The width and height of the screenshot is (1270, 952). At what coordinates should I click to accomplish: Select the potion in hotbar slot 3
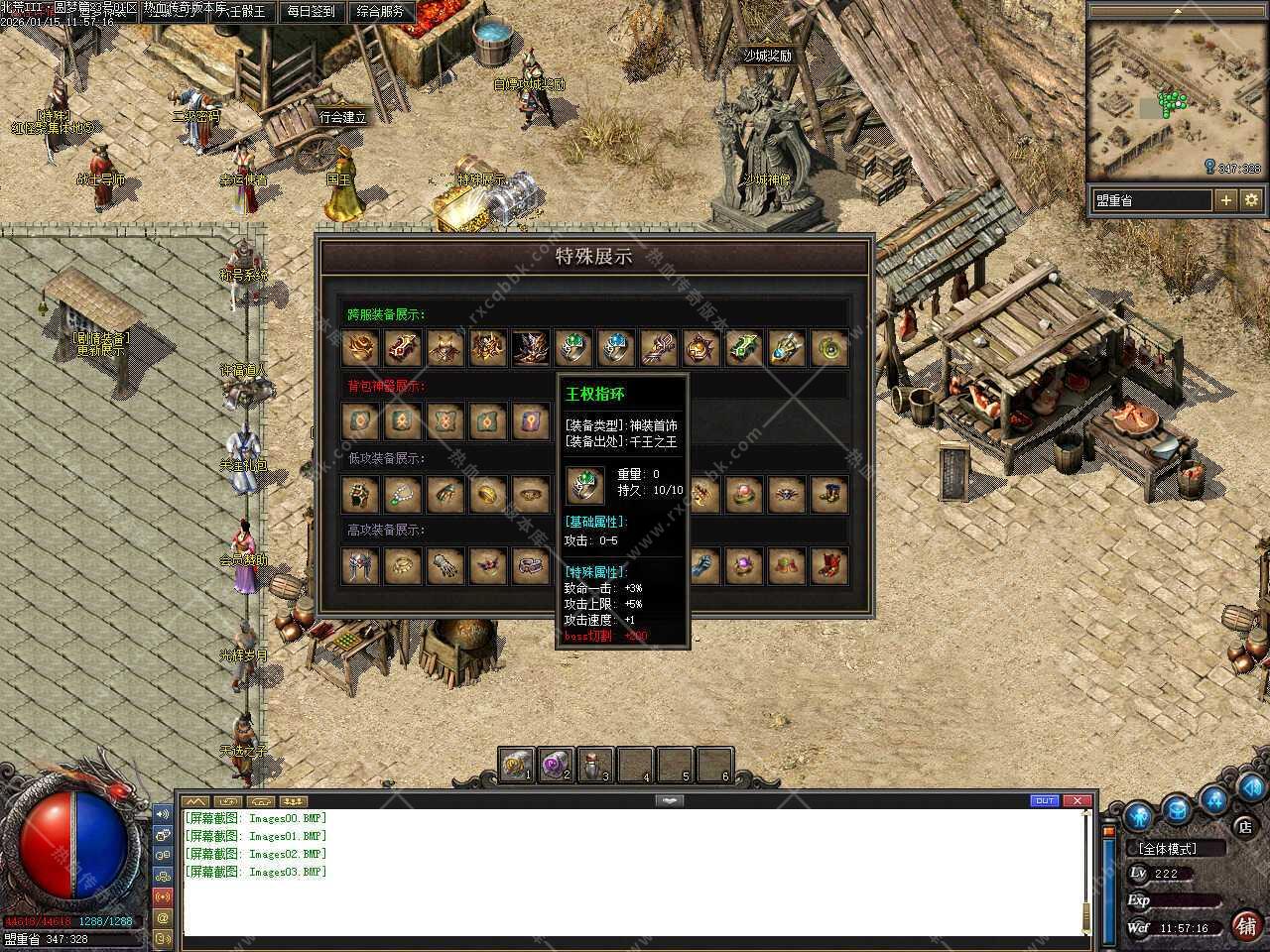click(593, 765)
